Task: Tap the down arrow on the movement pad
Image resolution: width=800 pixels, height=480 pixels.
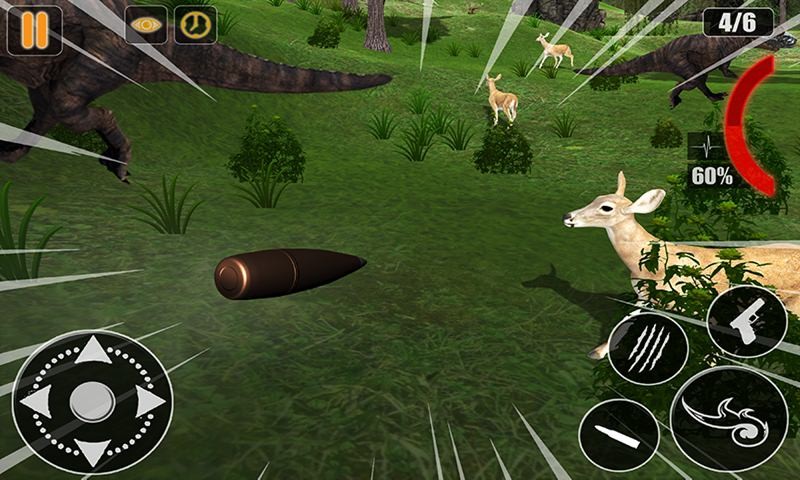Action: tap(93, 453)
